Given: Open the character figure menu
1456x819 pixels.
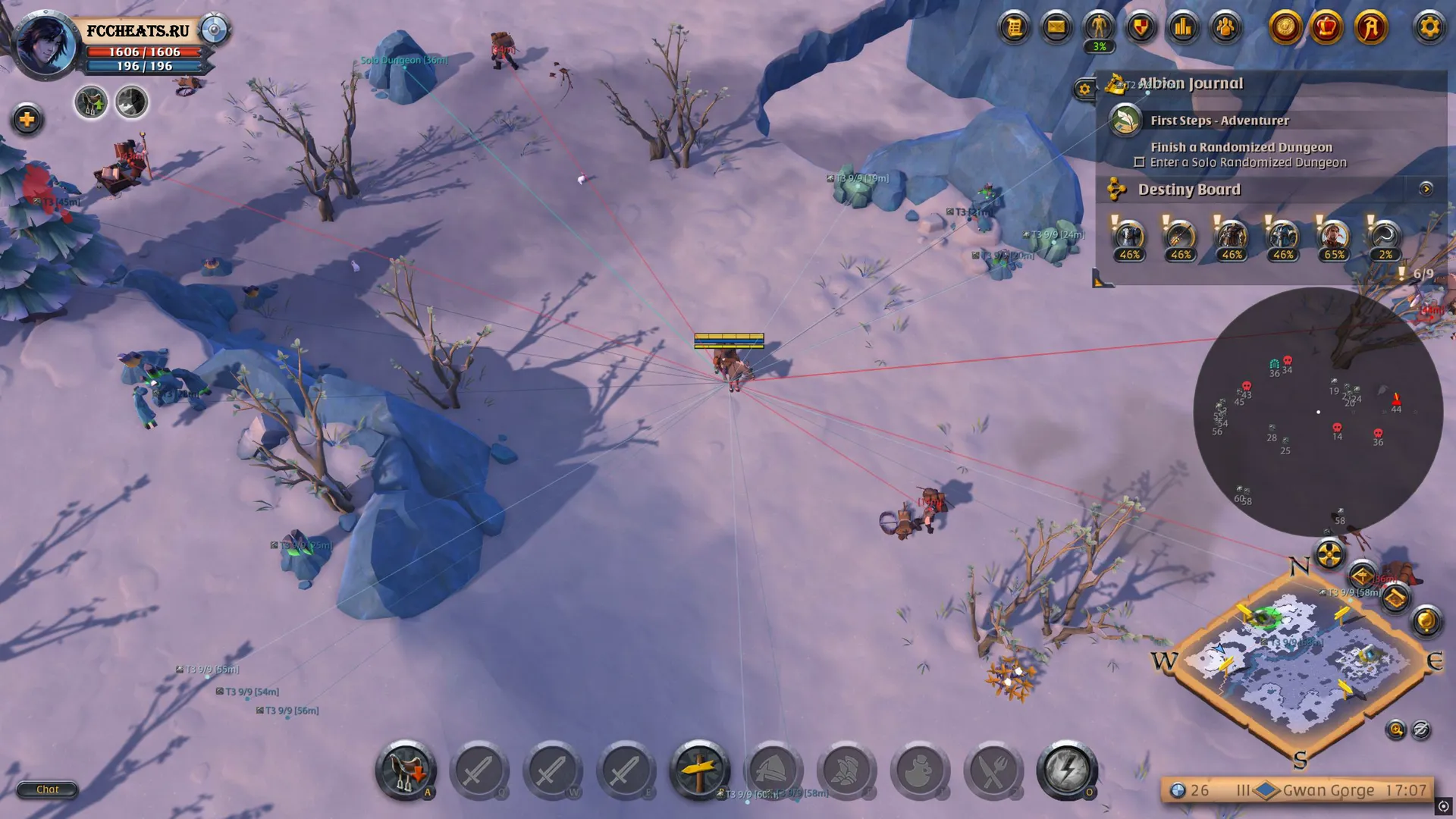Looking at the screenshot, I should [1098, 28].
